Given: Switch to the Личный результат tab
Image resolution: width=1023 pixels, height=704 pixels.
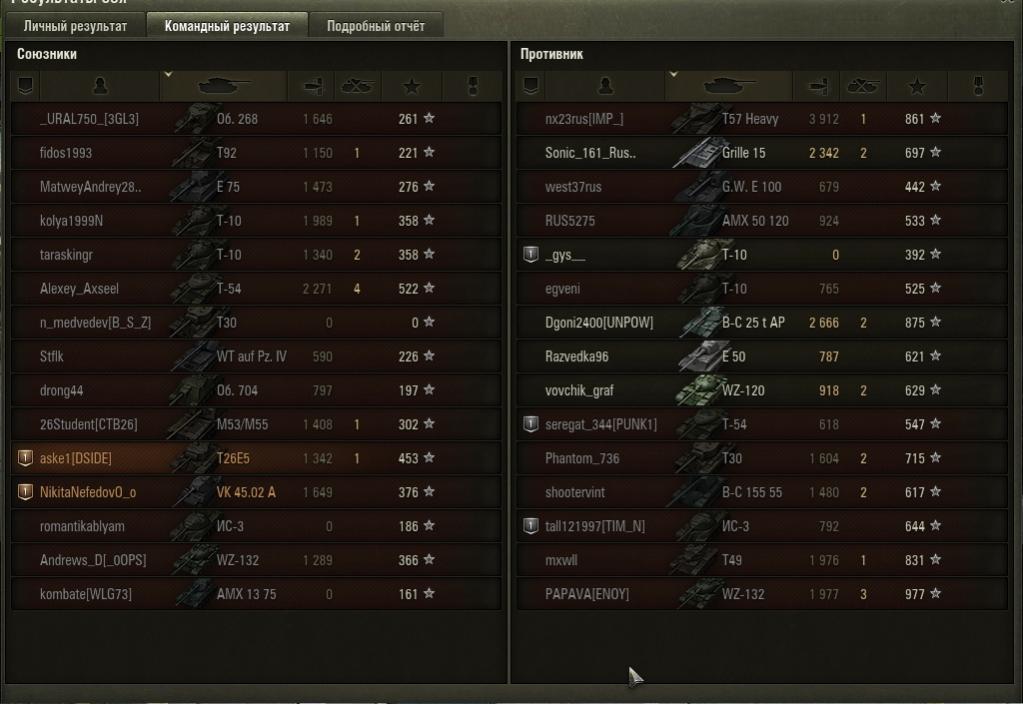Looking at the screenshot, I should 76,26.
